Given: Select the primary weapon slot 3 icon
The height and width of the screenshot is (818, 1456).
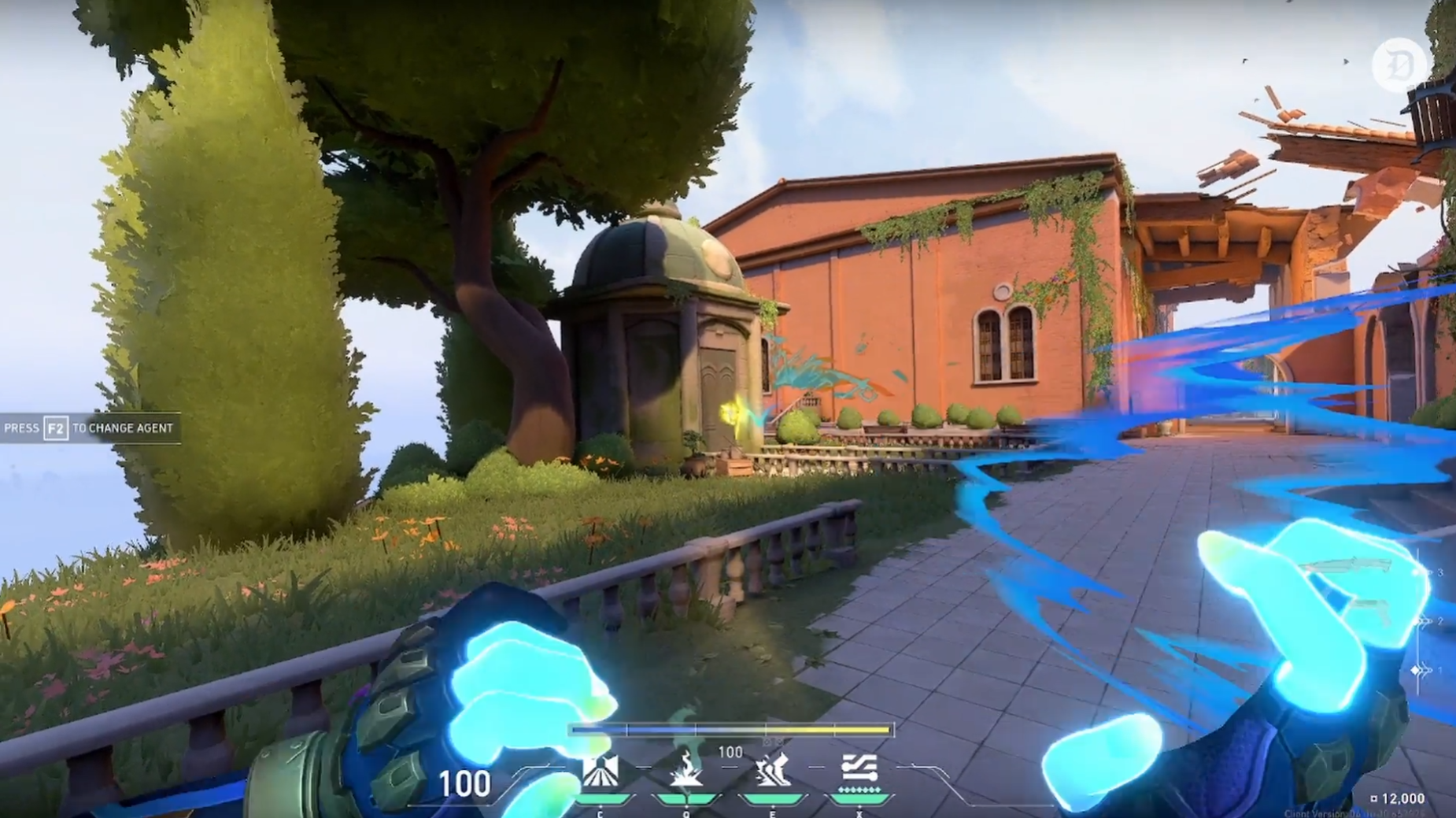Looking at the screenshot, I should (x=1439, y=572).
